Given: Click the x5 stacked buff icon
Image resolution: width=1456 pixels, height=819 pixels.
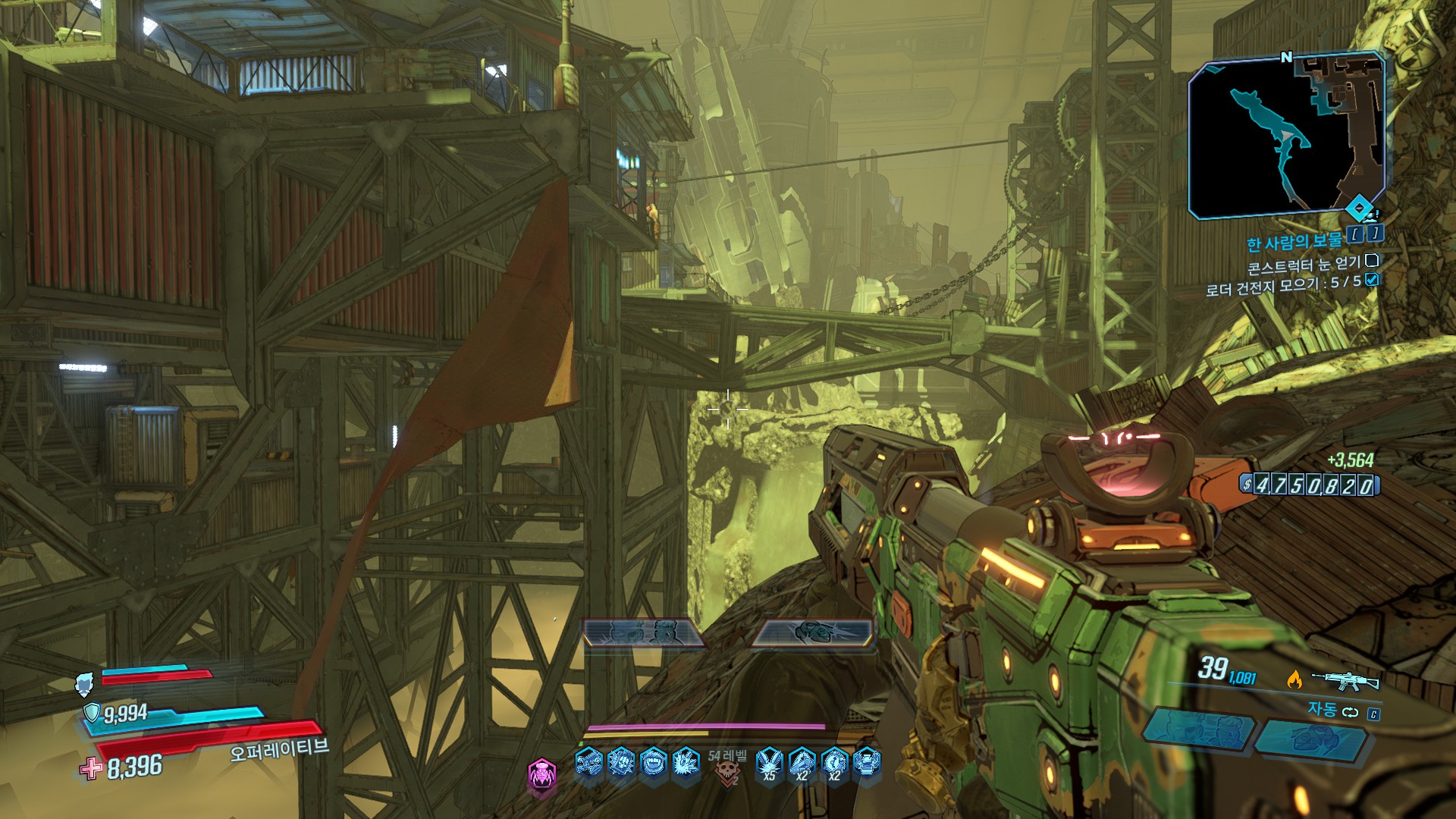Looking at the screenshot, I should pyautogui.click(x=770, y=763).
